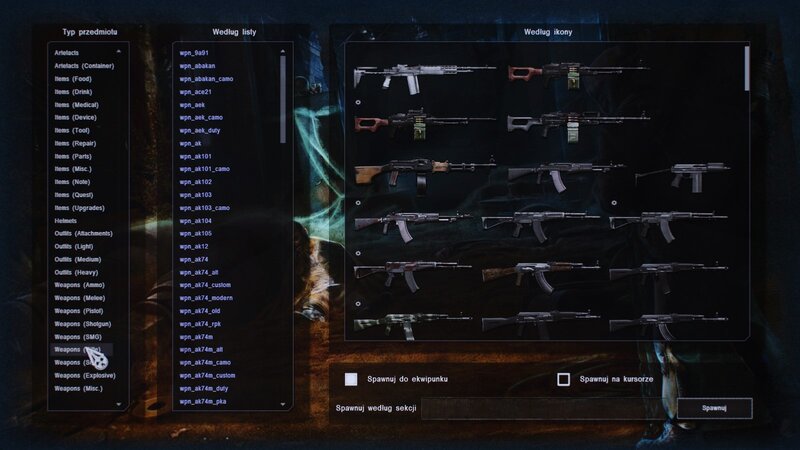Pick wpn_9a91 from the list
The image size is (800, 450).
pos(194,52)
